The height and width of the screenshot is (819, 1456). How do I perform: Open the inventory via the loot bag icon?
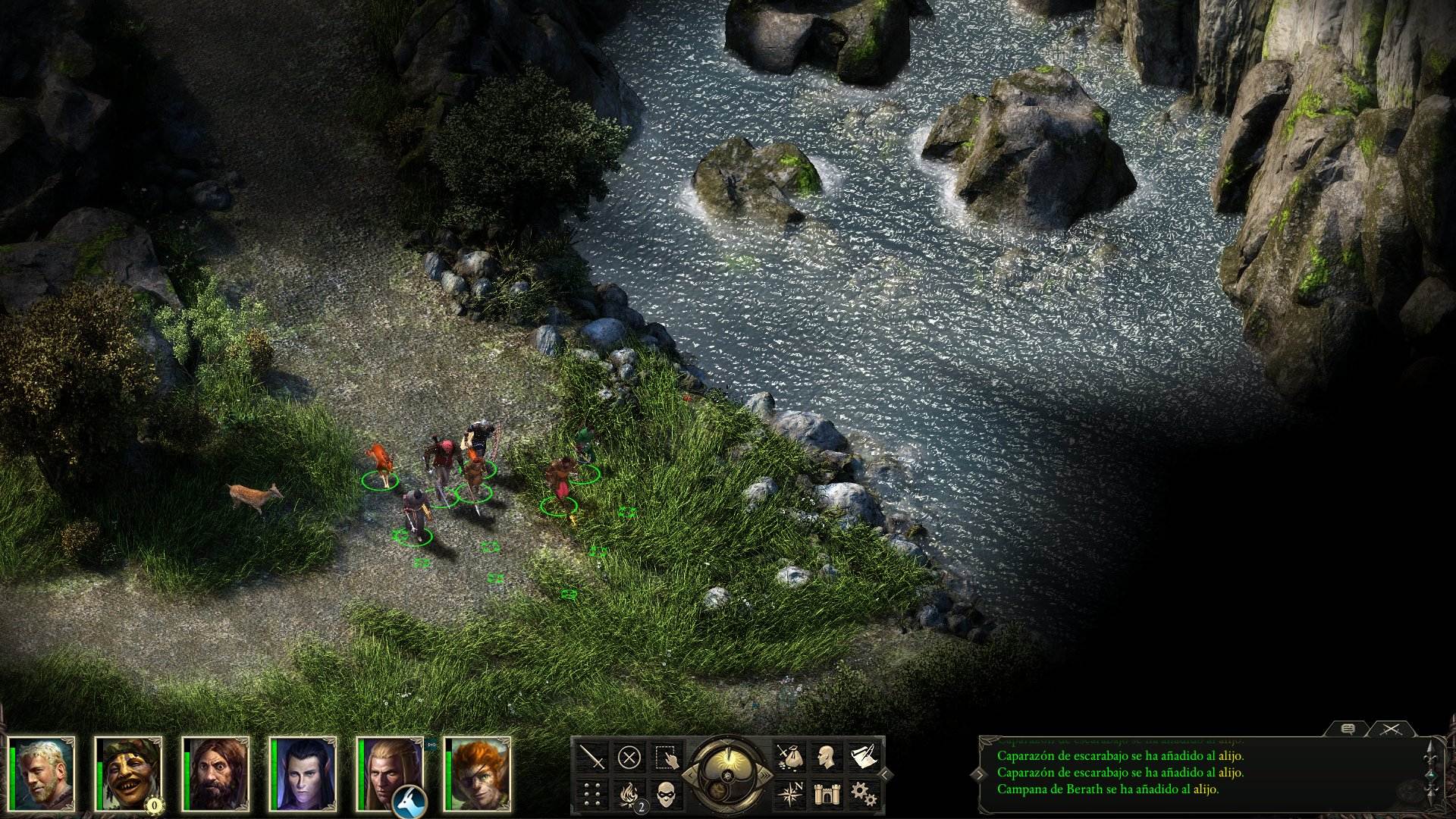(791, 758)
